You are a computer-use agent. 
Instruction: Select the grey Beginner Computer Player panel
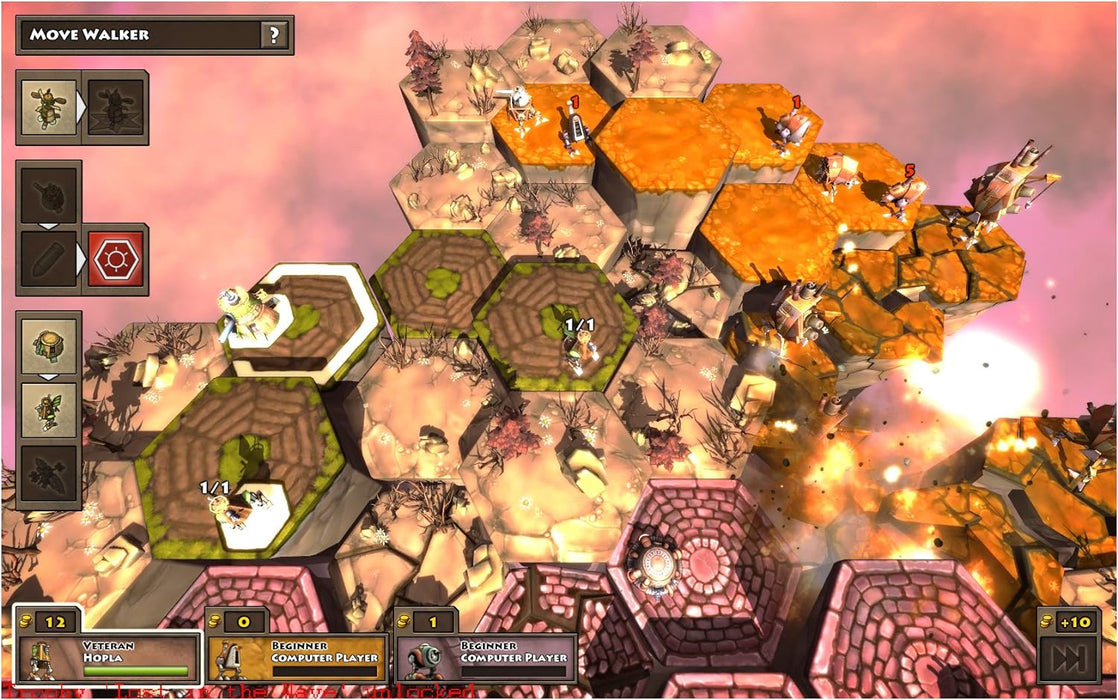point(487,657)
